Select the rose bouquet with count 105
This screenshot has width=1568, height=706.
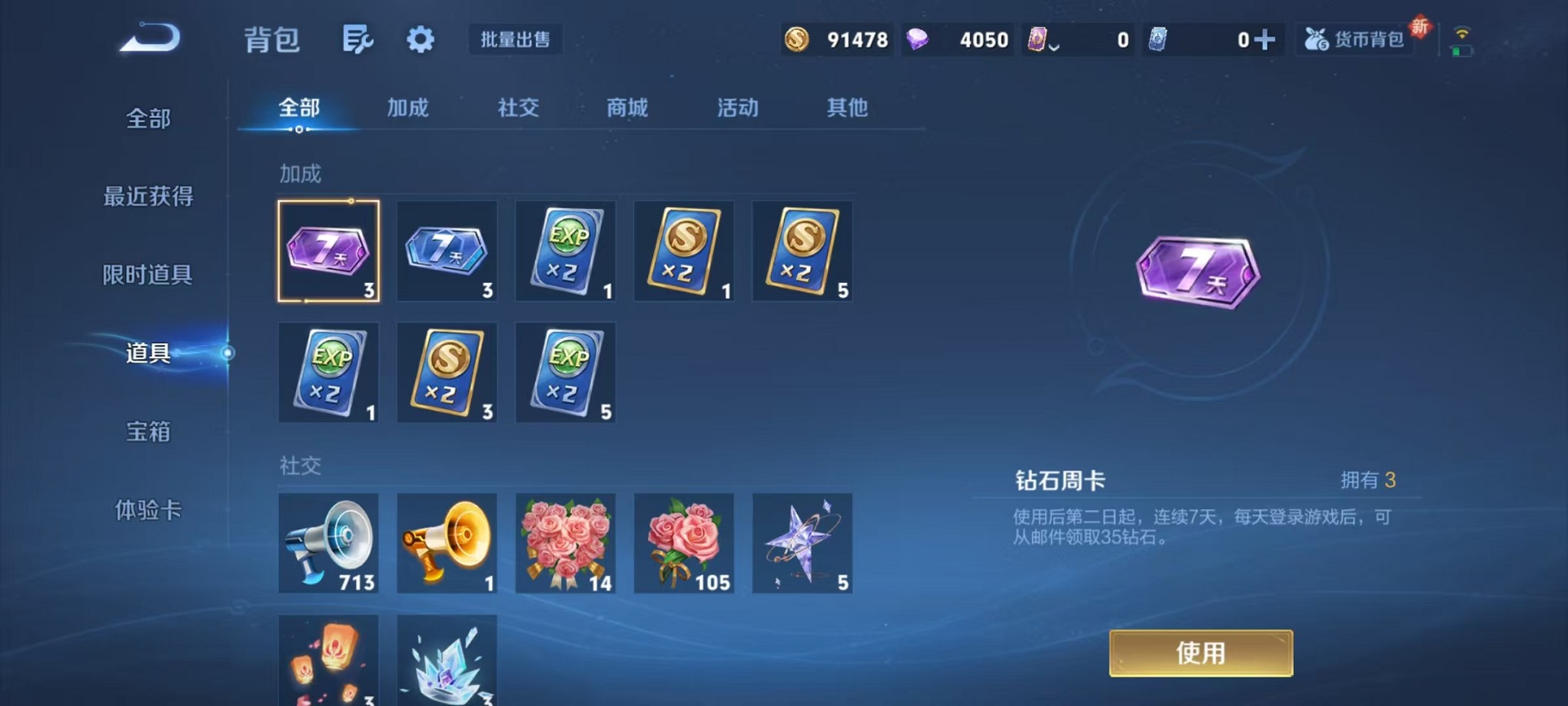pos(683,544)
